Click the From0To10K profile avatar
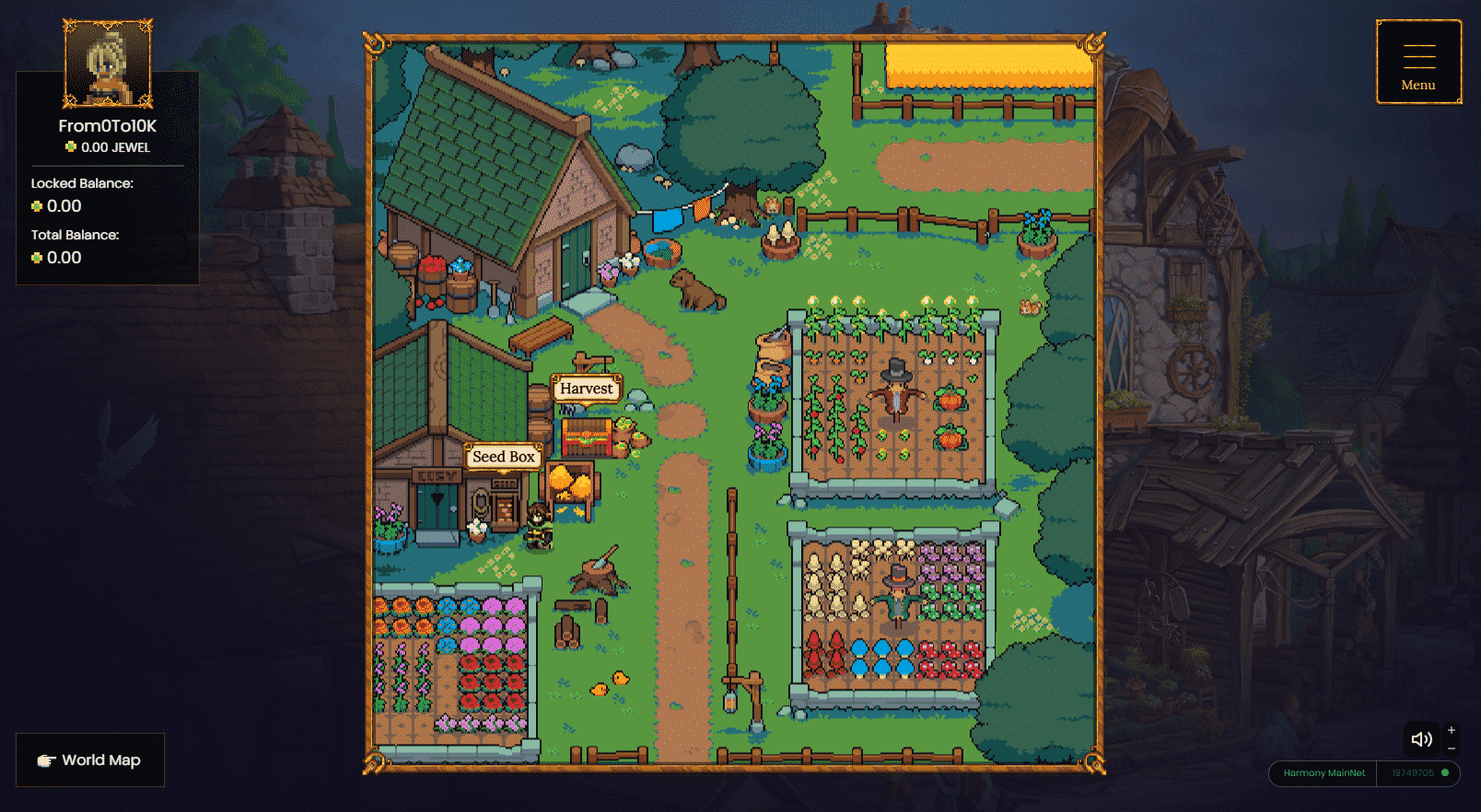The height and width of the screenshot is (812, 1481). (x=108, y=64)
